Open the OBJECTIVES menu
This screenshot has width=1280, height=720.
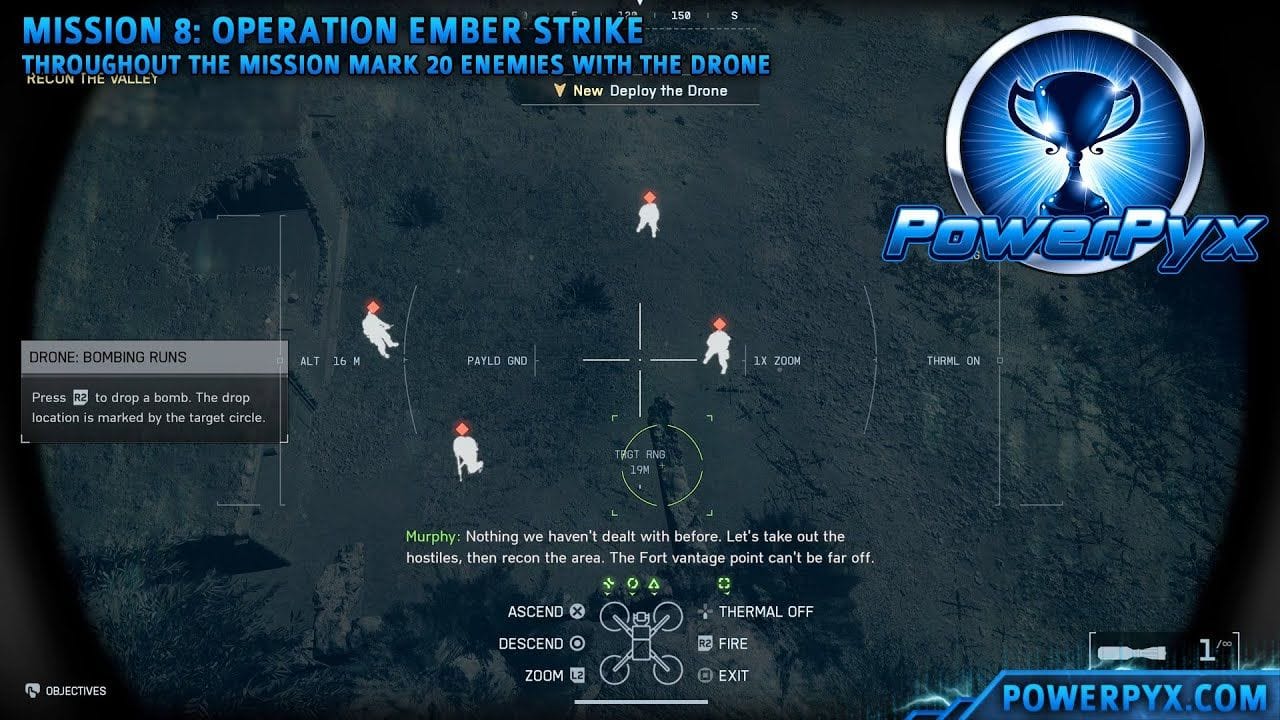[x=65, y=691]
